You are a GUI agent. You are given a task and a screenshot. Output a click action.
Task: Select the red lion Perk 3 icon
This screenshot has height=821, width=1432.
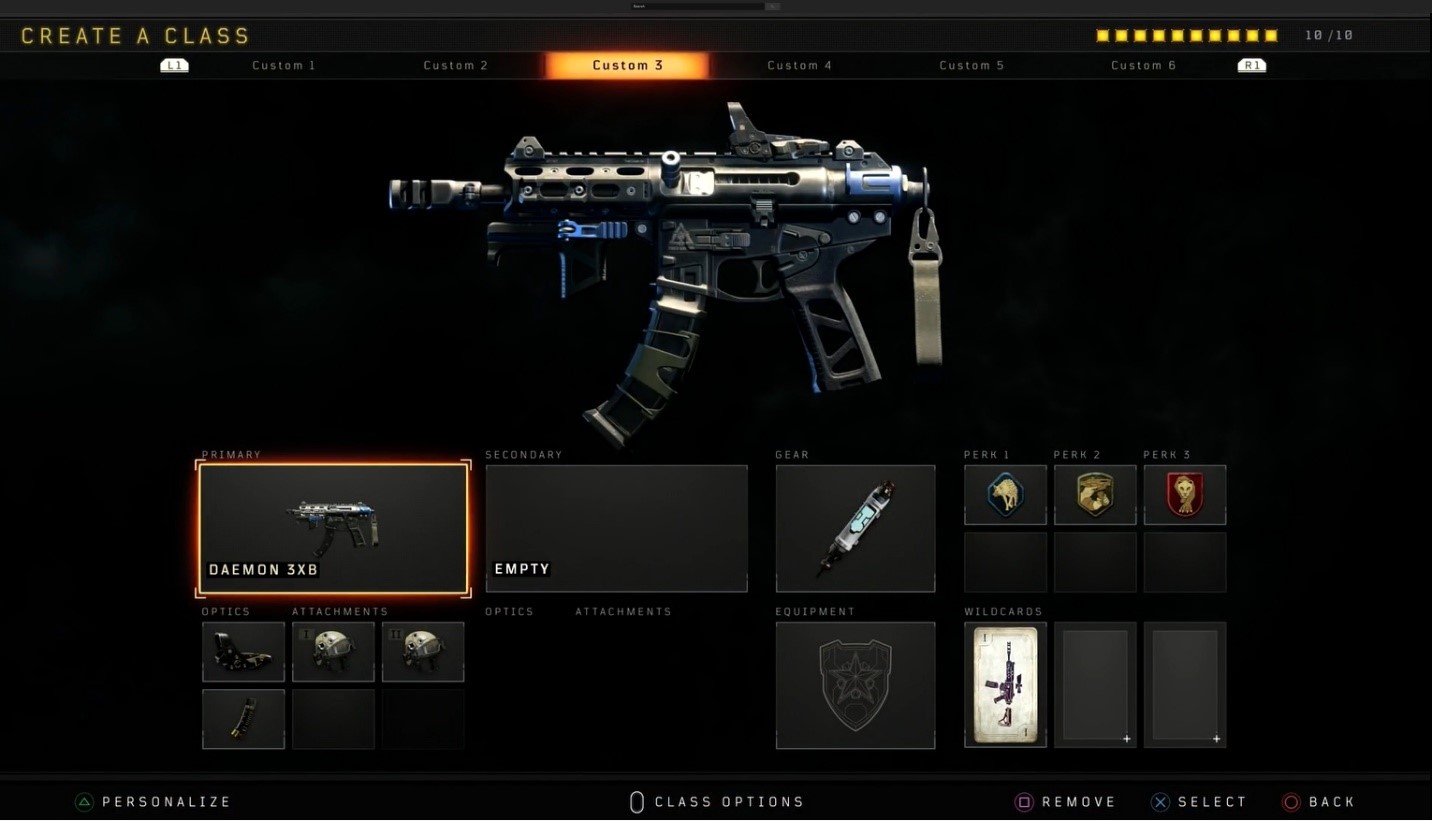pos(1184,494)
